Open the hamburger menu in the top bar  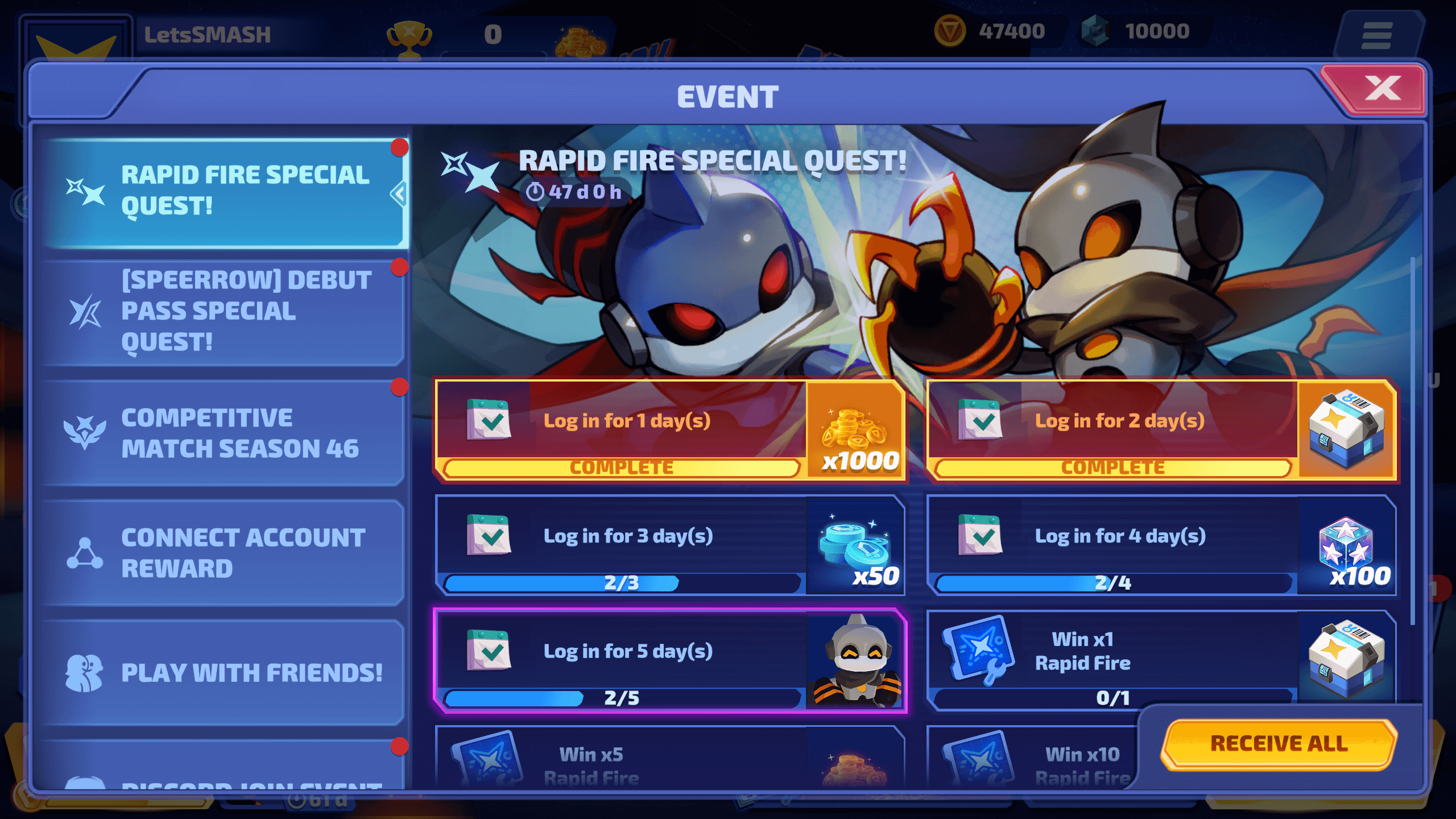1376,35
